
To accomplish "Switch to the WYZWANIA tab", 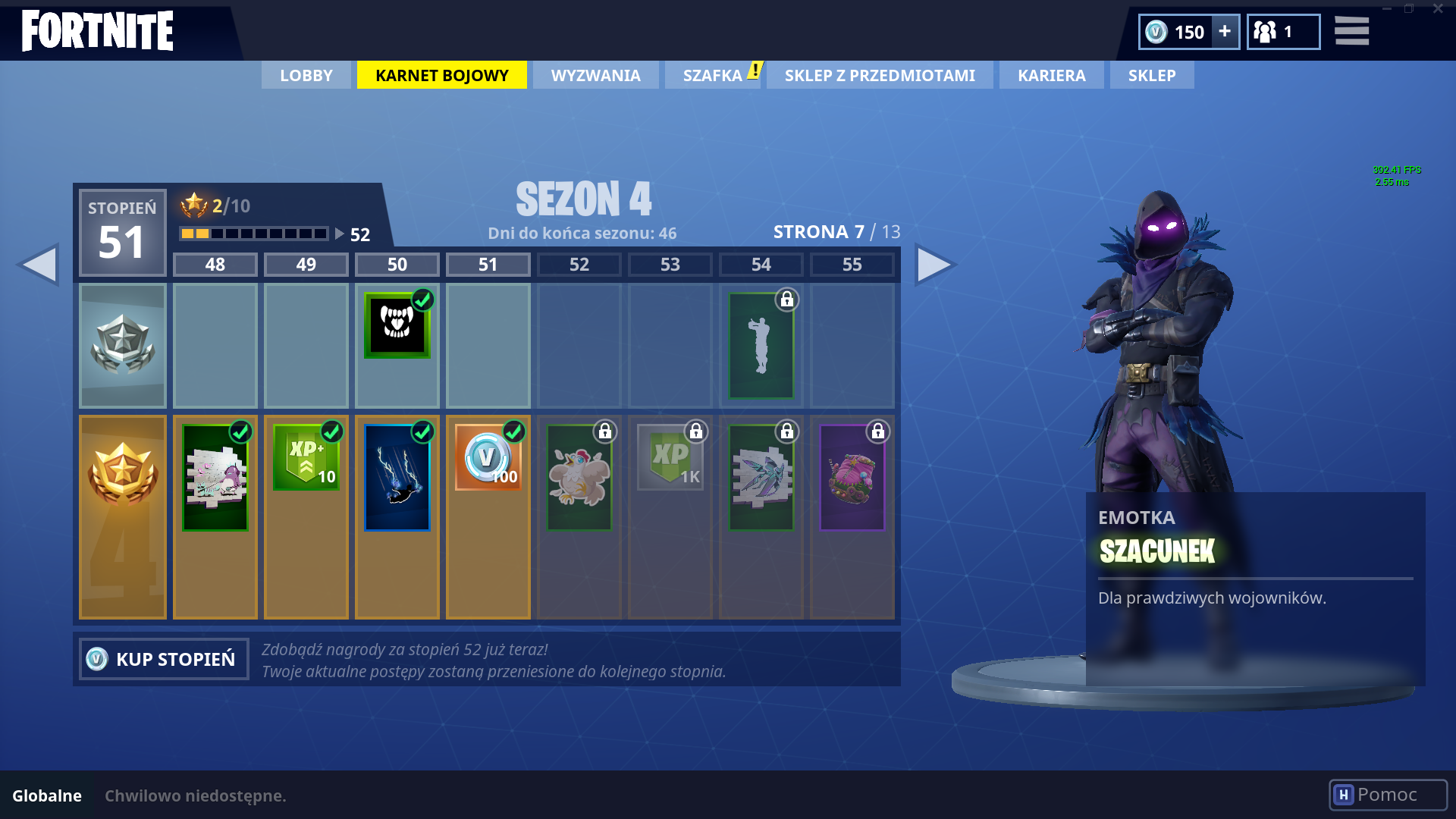I will [x=595, y=75].
